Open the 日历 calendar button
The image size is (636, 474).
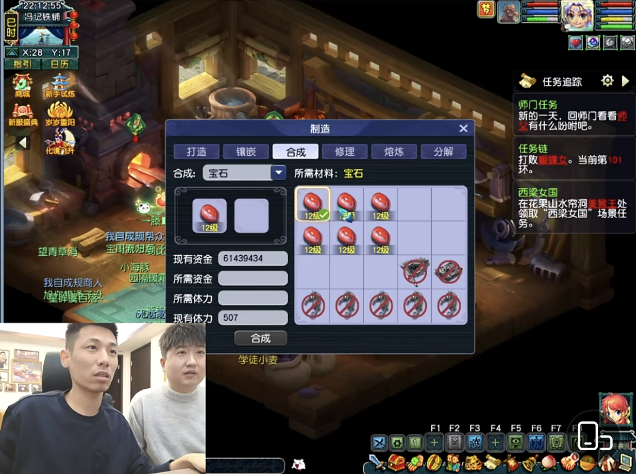[x=60, y=63]
